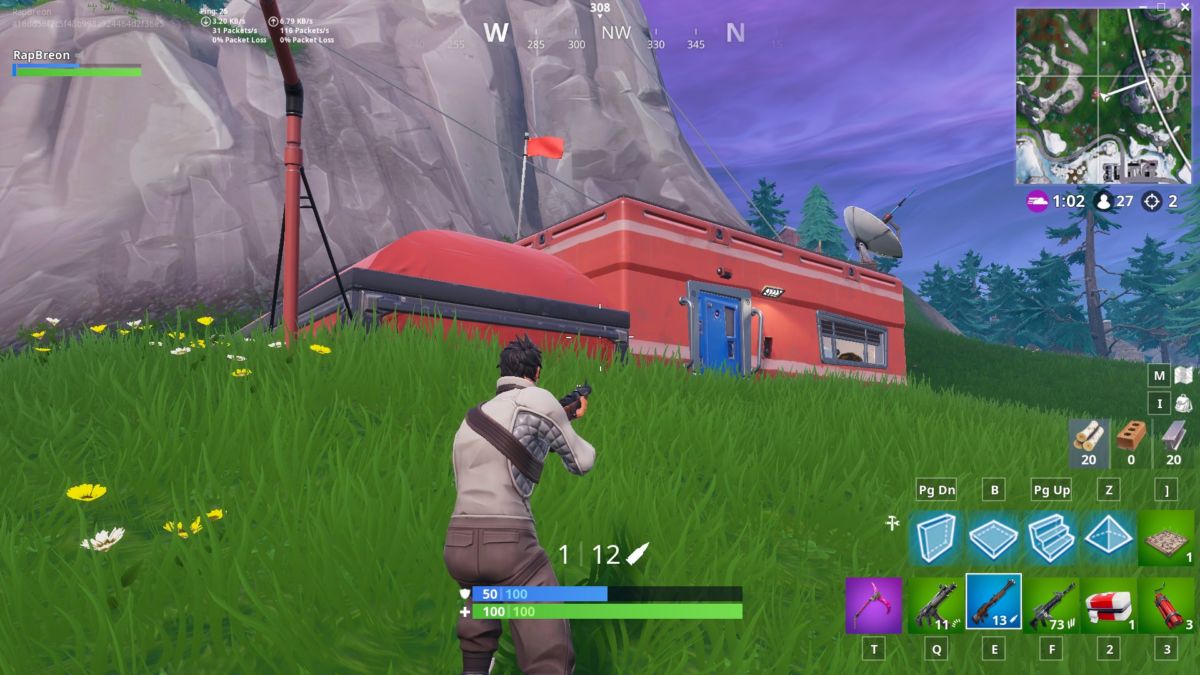The image size is (1200, 675).
Task: Choose the pyramid roof building piece
Action: tap(1108, 538)
